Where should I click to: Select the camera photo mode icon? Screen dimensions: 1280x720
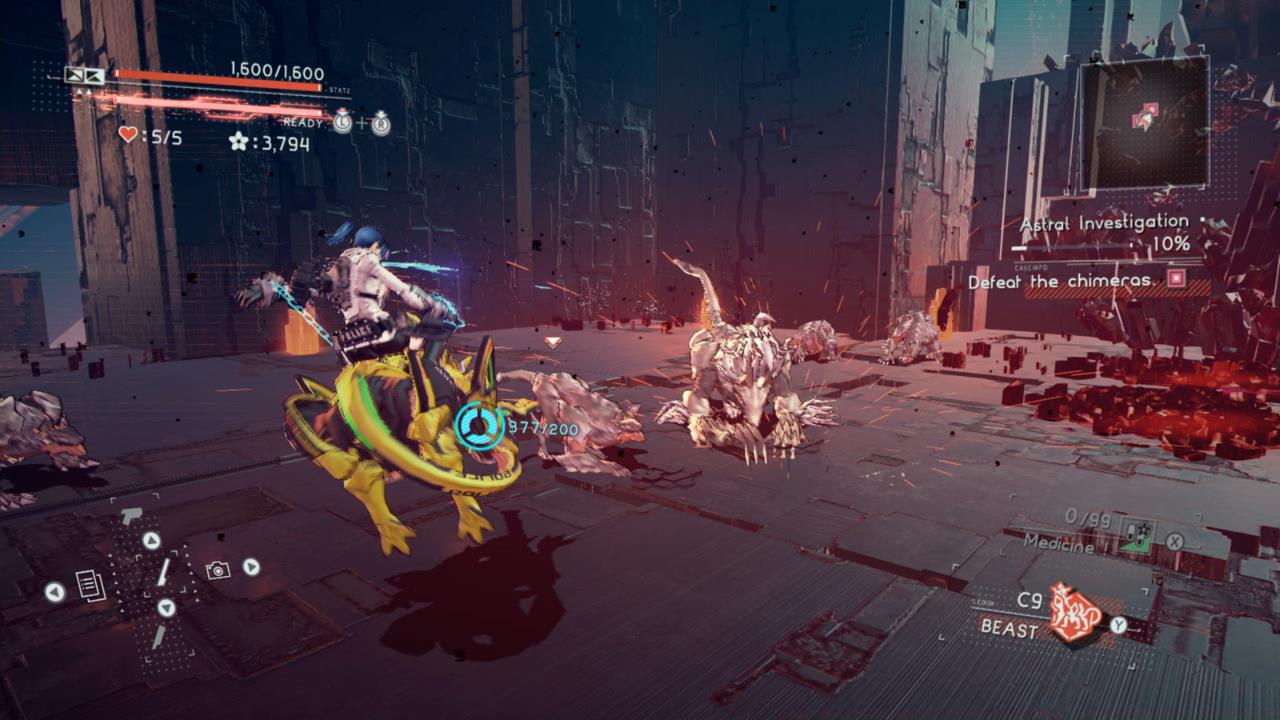218,570
